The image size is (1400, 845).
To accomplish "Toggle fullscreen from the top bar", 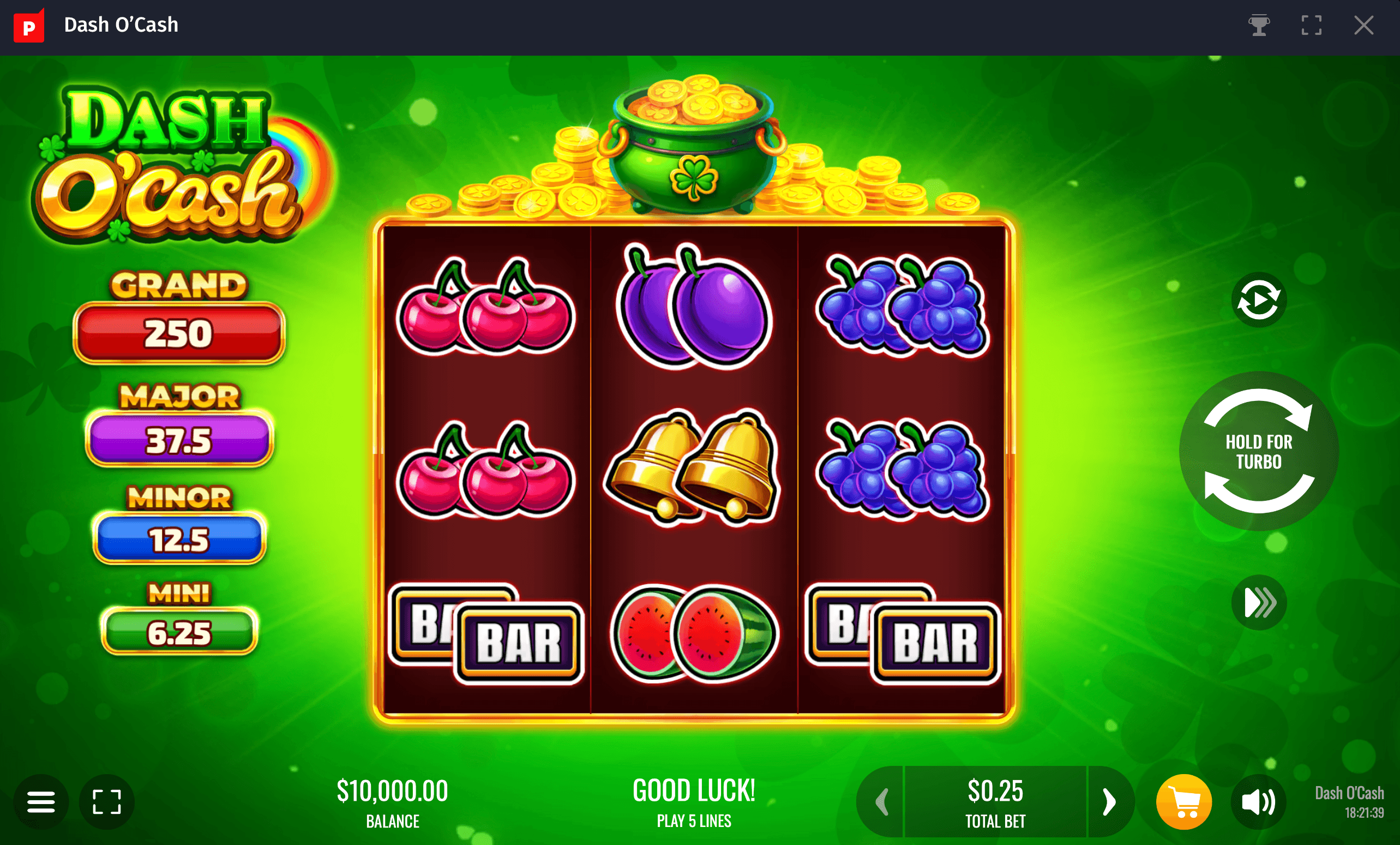I will [x=1312, y=25].
